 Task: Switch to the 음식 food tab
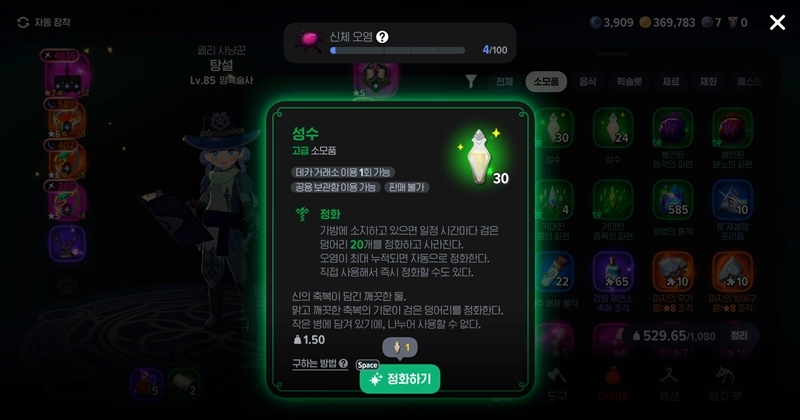[588, 82]
